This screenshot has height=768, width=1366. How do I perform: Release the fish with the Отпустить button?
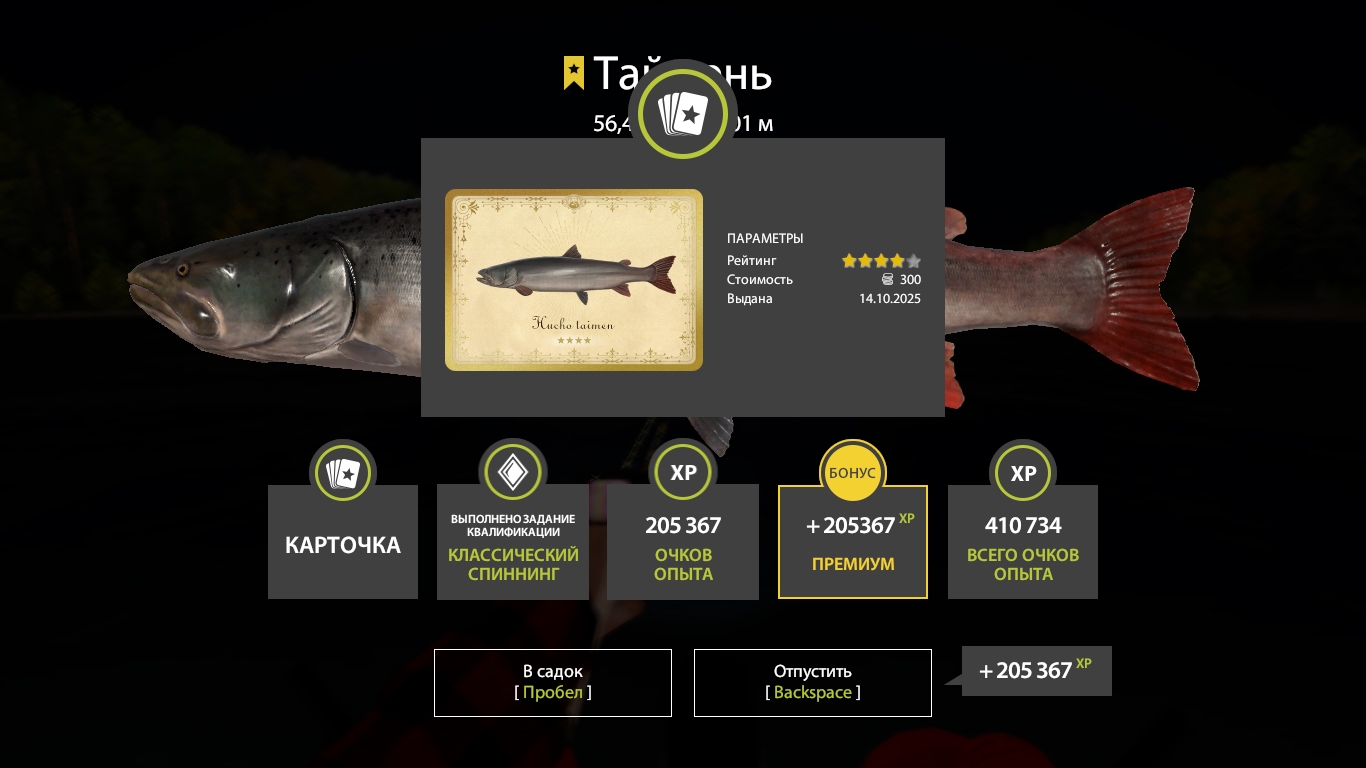pyautogui.click(x=812, y=682)
